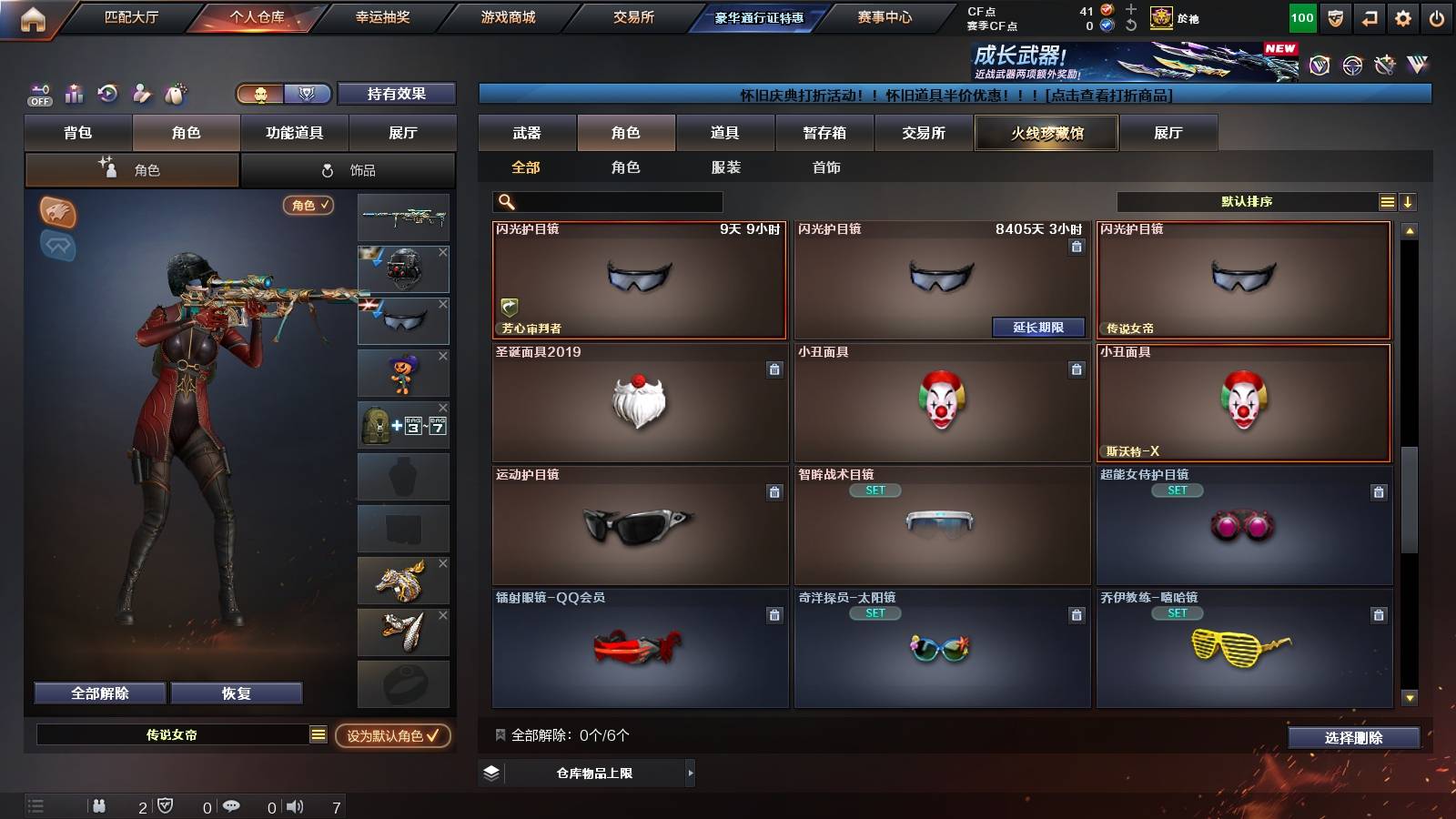Screen dimensions: 1456x819
Task: Open the replay icon with circular arrow
Action: pos(107,94)
